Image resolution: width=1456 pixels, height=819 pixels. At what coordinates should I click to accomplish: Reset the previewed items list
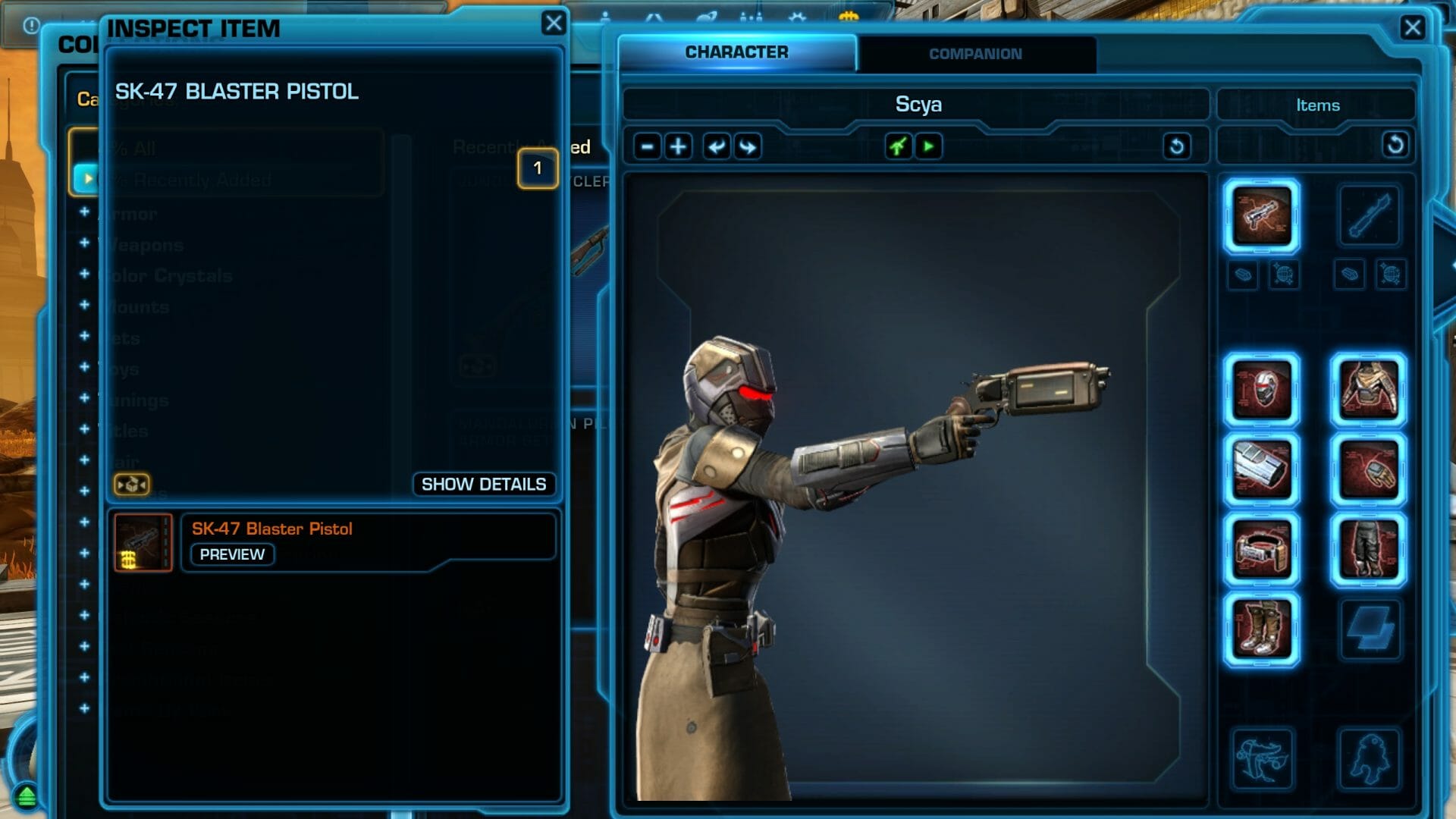pyautogui.click(x=1395, y=145)
